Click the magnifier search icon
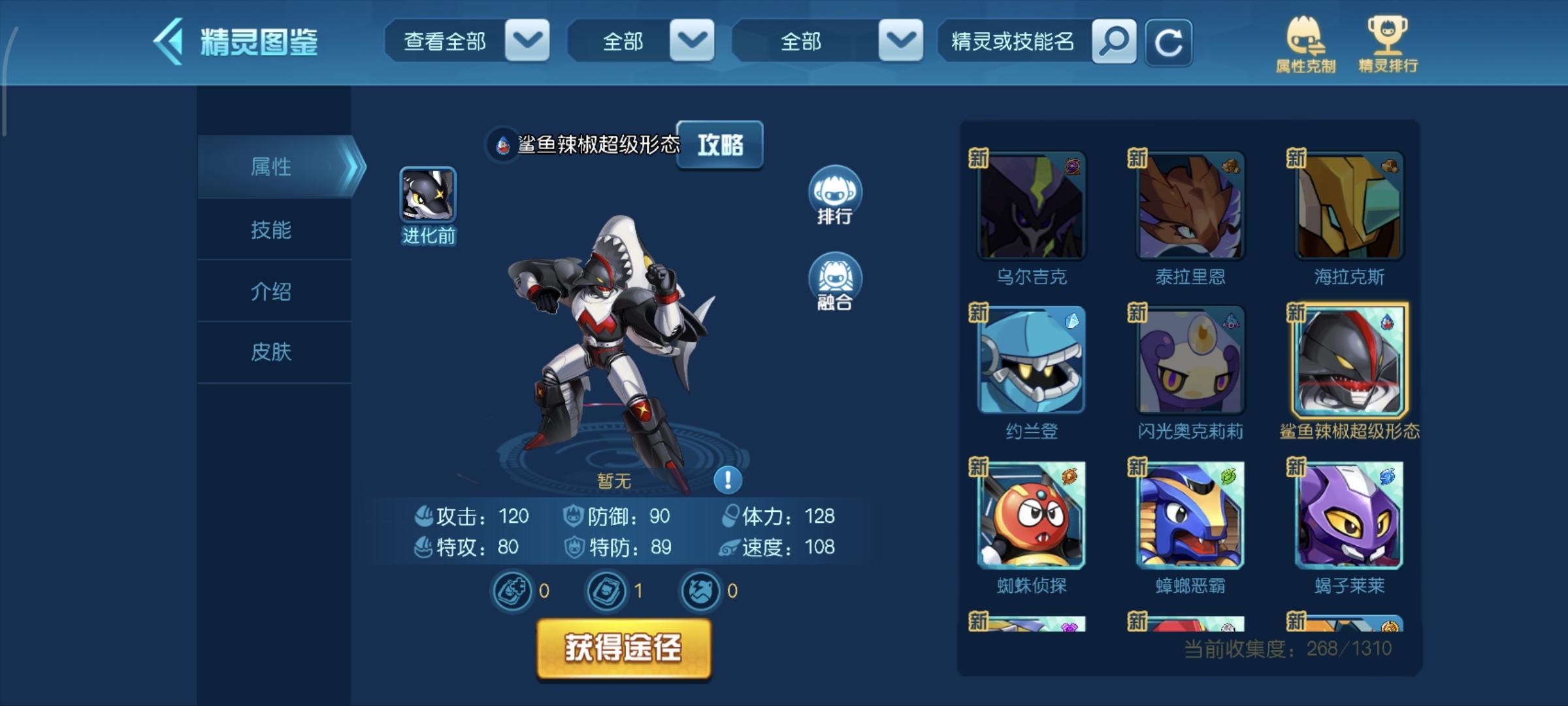This screenshot has width=1568, height=706. pos(1113,41)
